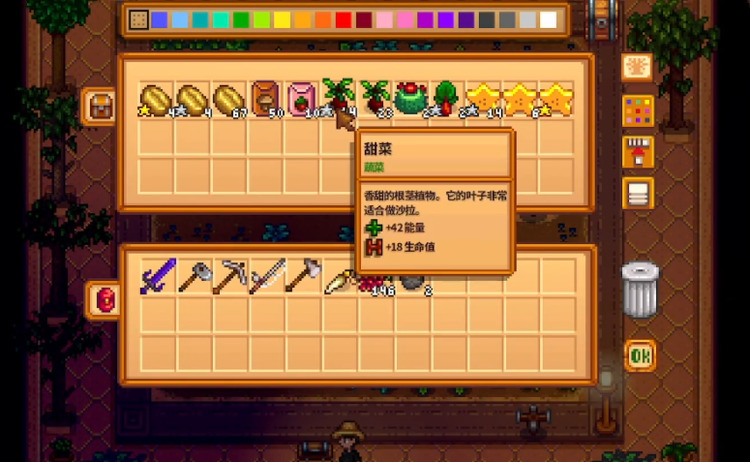Screen dimensions: 750x462
Task: Click the trash can
Action: (x=639, y=289)
